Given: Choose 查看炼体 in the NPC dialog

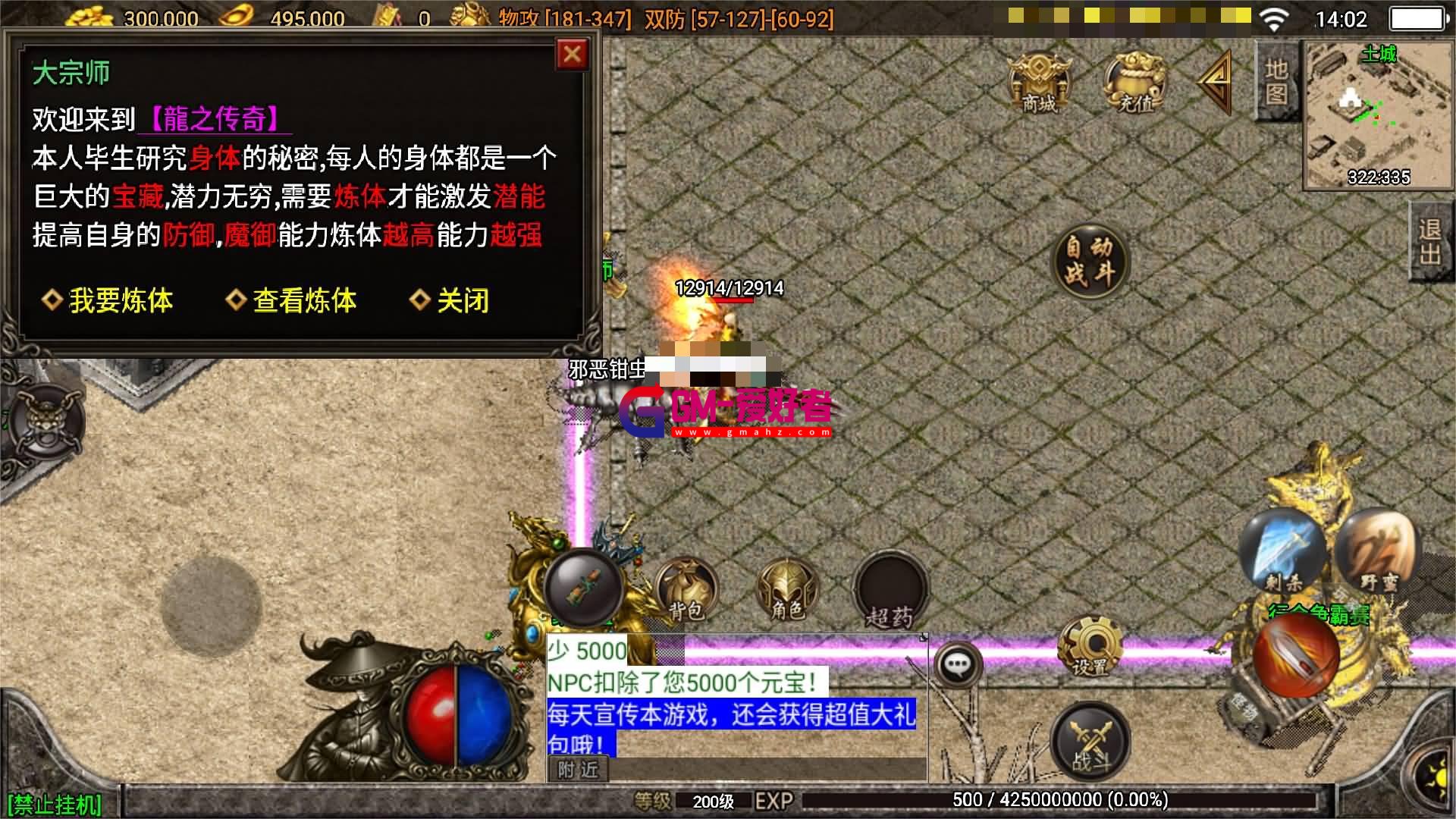Looking at the screenshot, I should [x=304, y=301].
